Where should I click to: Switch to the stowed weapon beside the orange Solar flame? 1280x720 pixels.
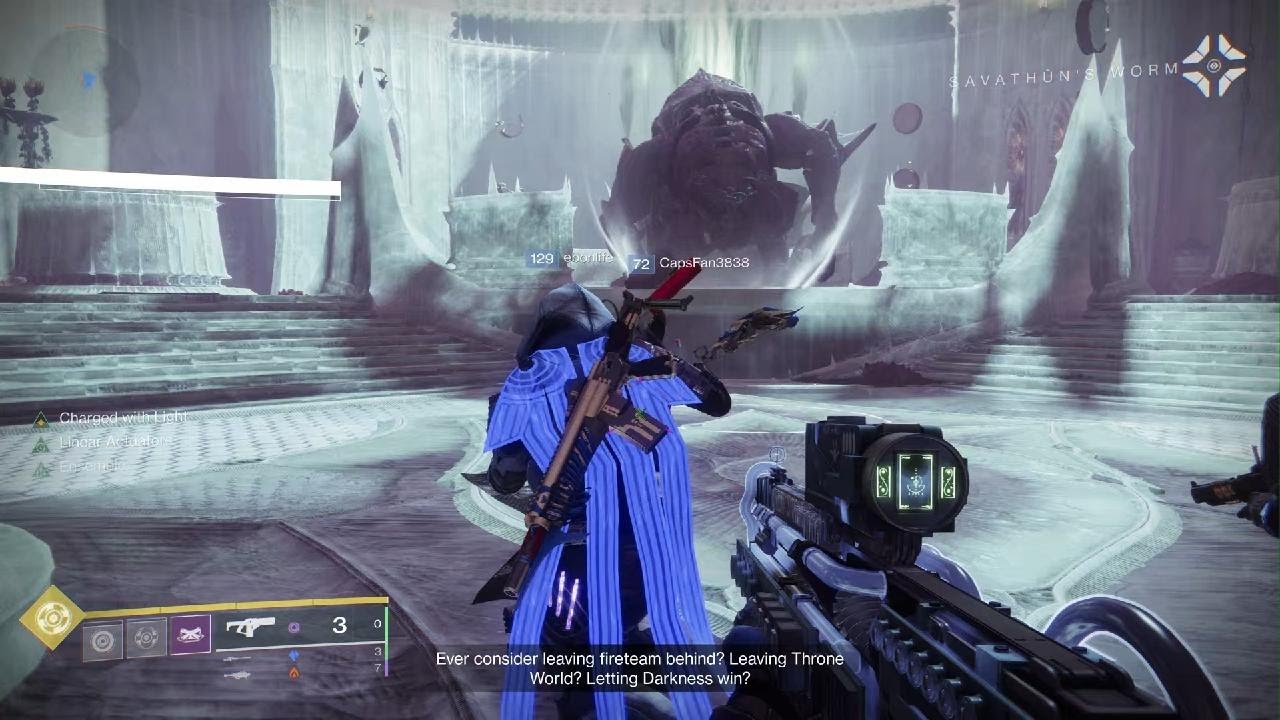pyautogui.click(x=237, y=675)
